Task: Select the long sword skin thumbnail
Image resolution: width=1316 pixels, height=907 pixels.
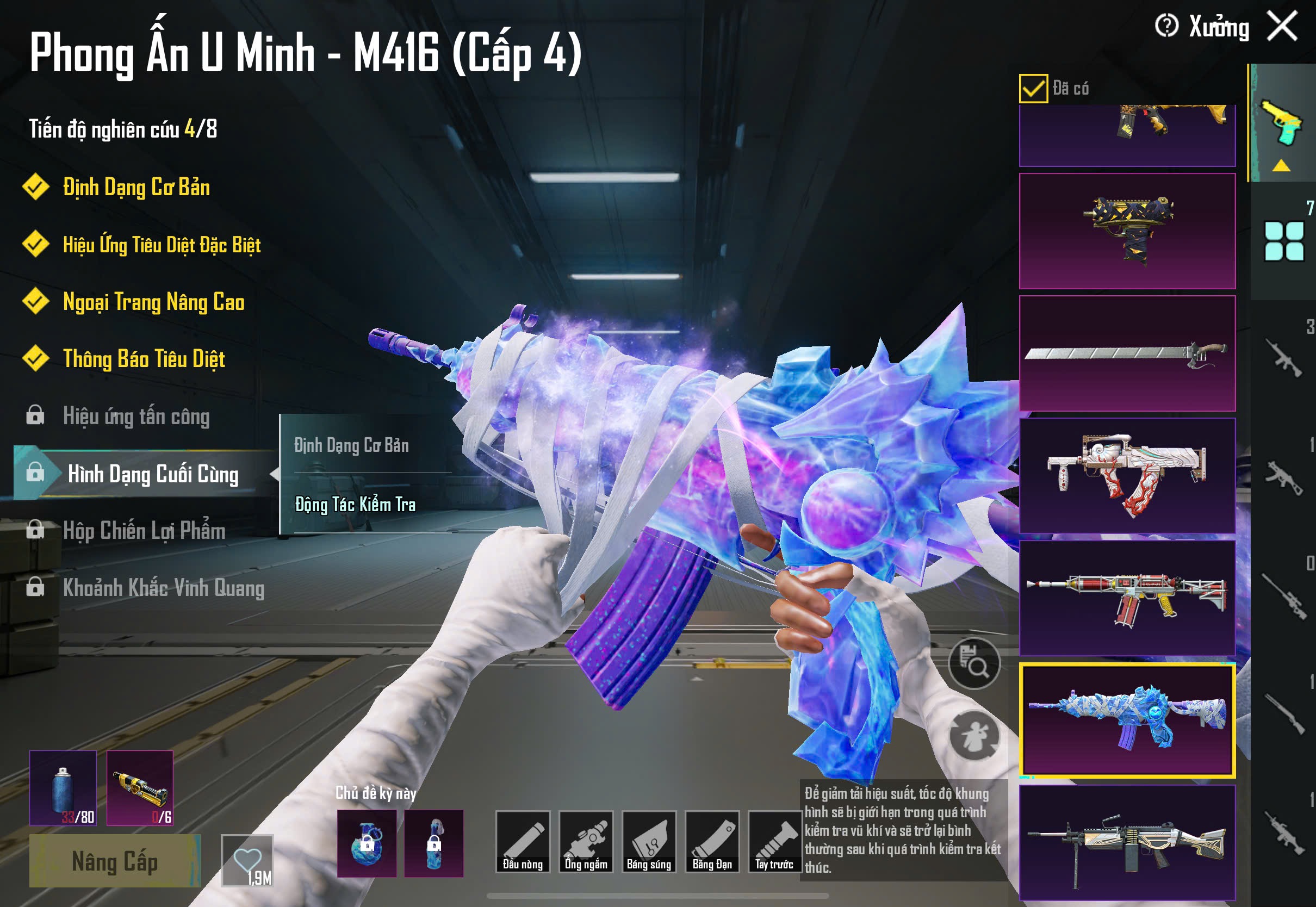Action: pyautogui.click(x=1127, y=353)
